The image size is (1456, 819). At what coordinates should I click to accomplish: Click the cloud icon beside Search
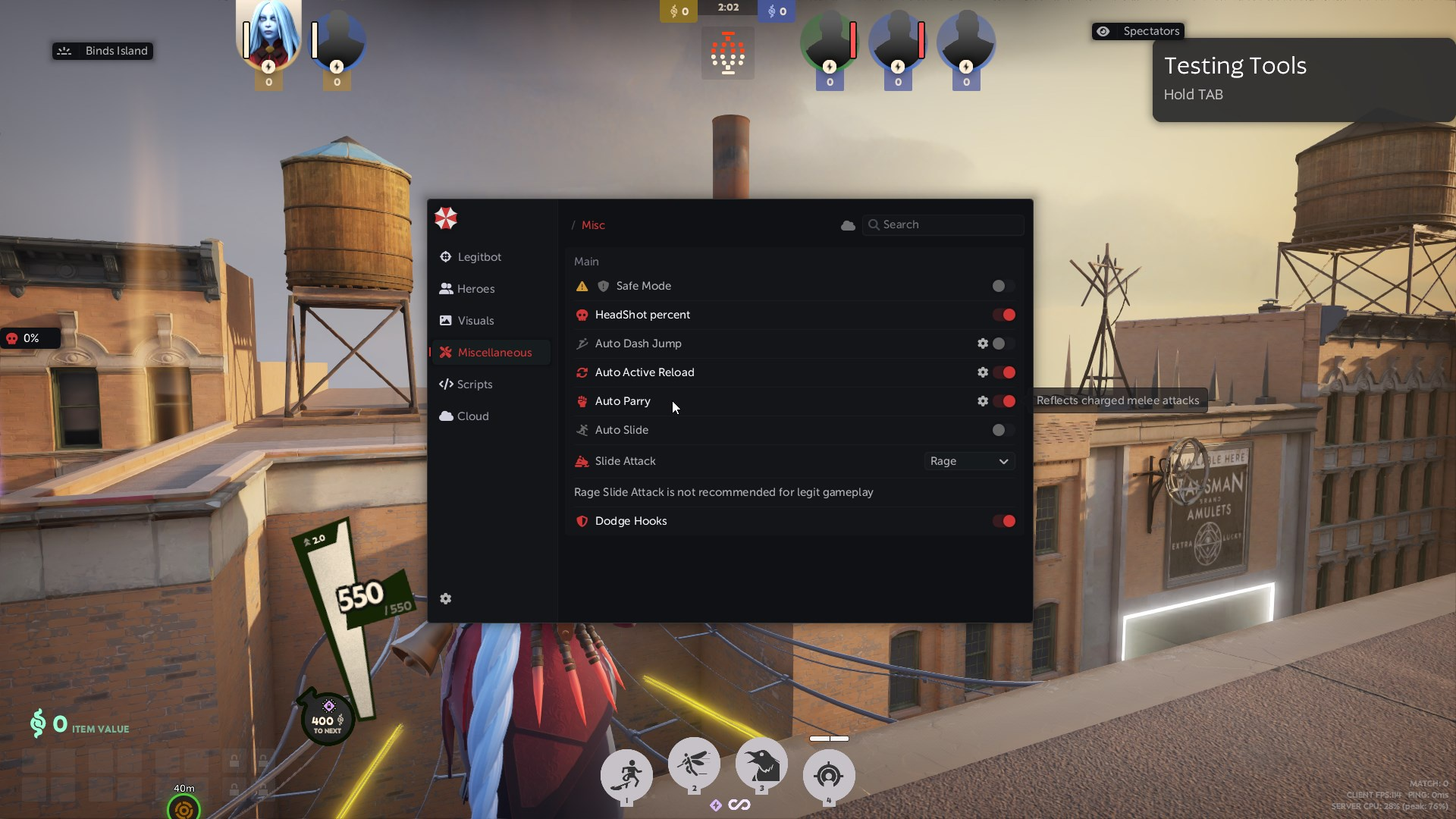click(848, 225)
